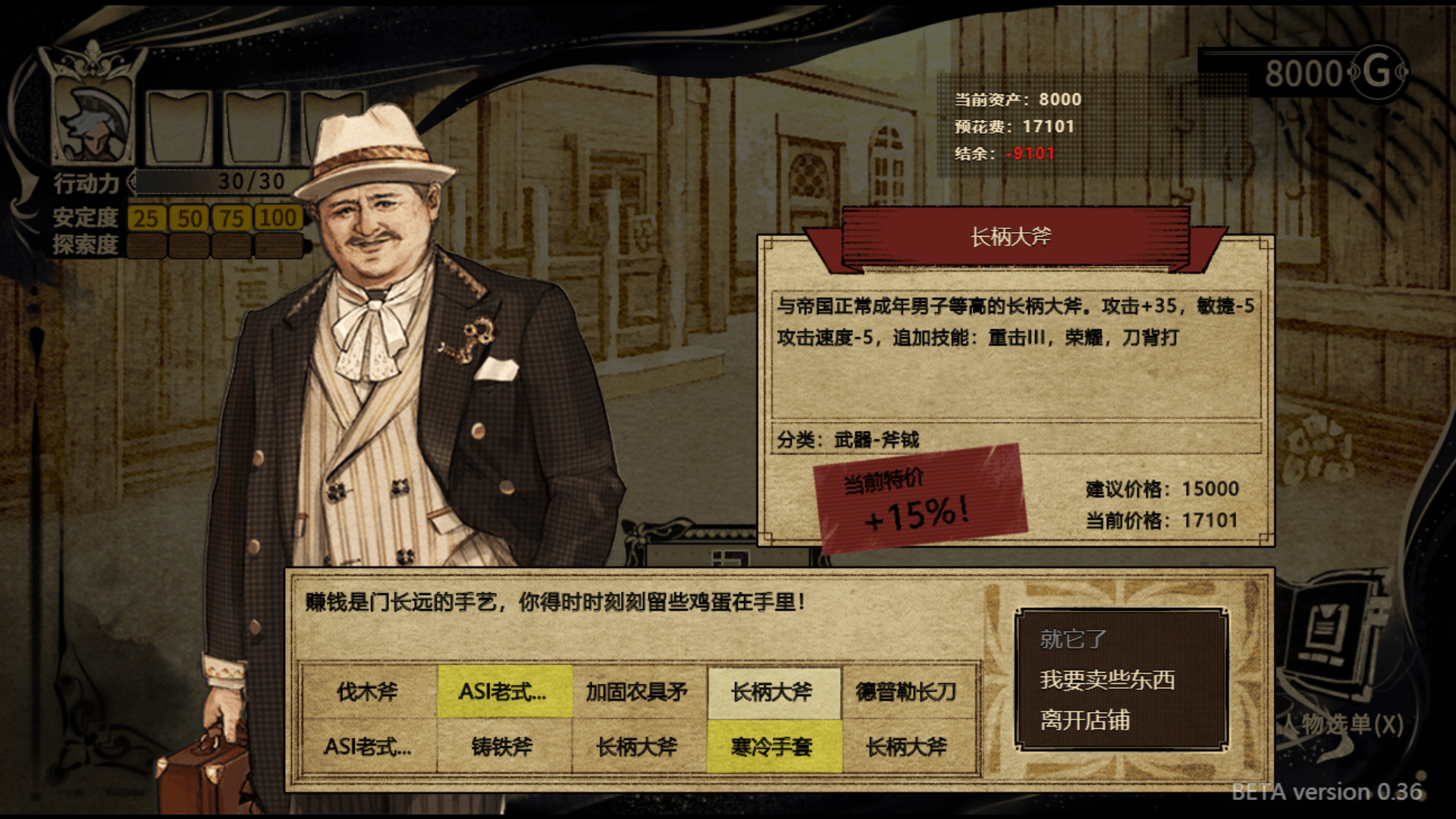This screenshot has width=1456, height=819.
Task: Select 寒冷手套 from the shop list
Action: [773, 746]
